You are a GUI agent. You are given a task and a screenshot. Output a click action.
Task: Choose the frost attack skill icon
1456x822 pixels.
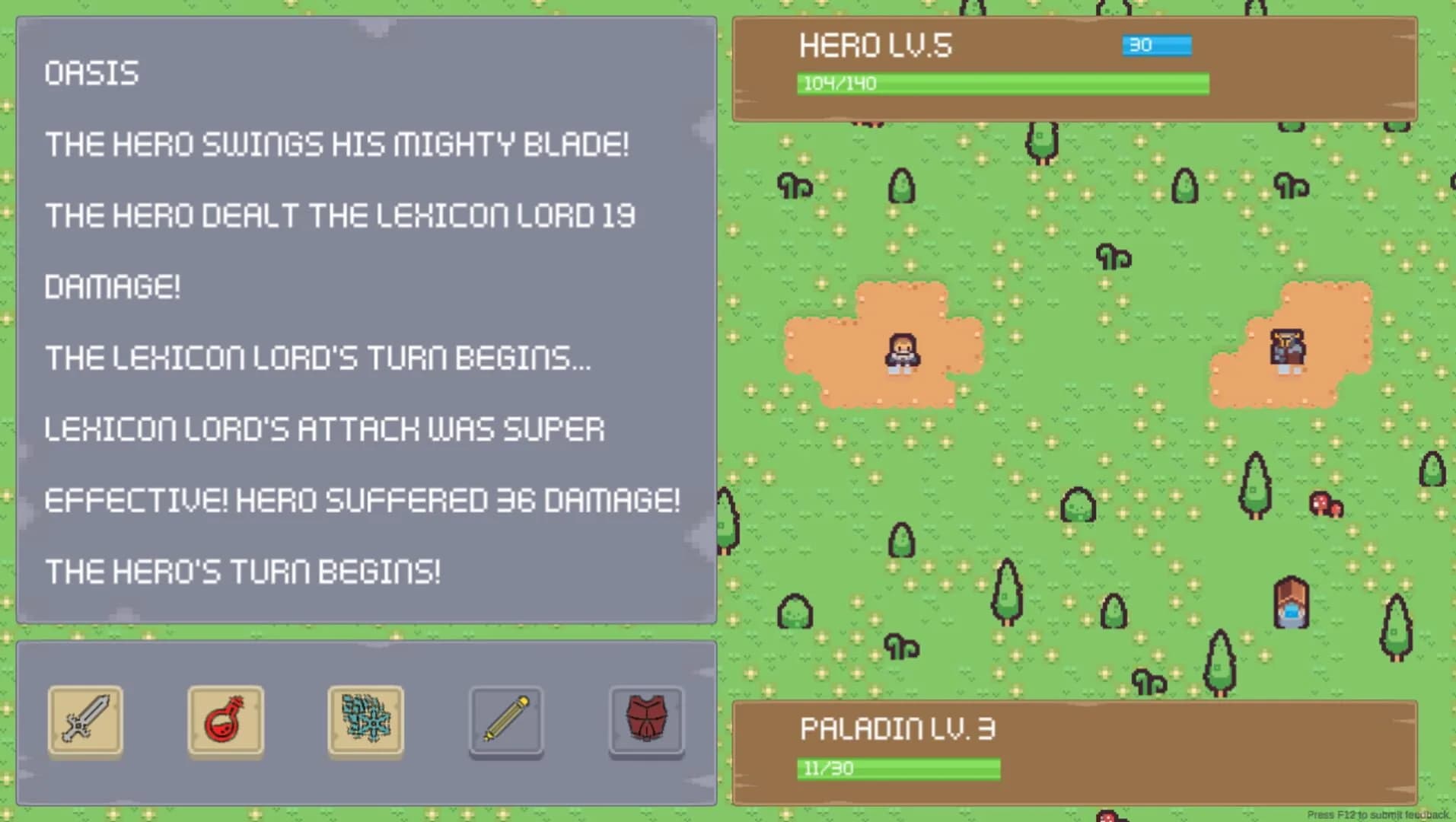tap(365, 721)
